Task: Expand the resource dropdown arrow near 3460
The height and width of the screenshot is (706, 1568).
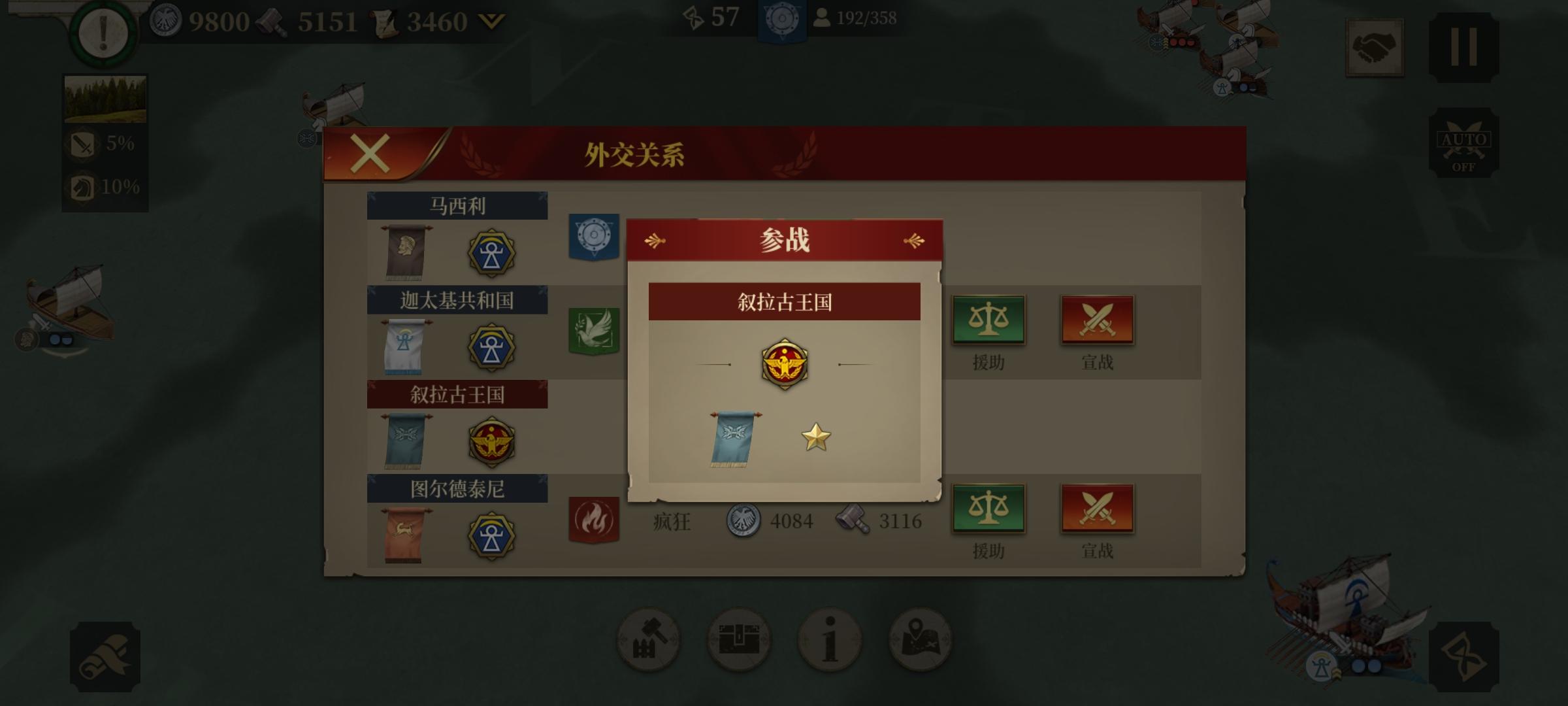Action: 491,20
